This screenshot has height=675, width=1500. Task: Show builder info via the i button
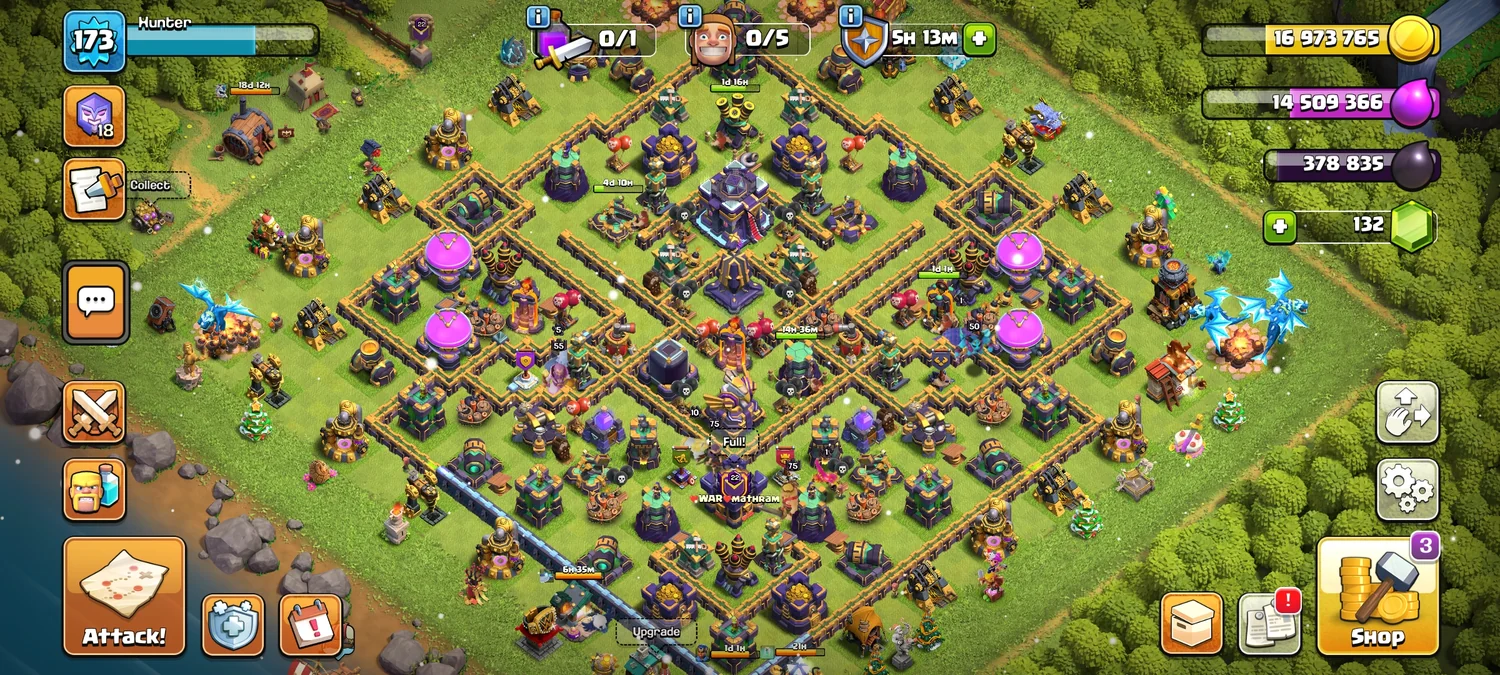[x=689, y=17]
